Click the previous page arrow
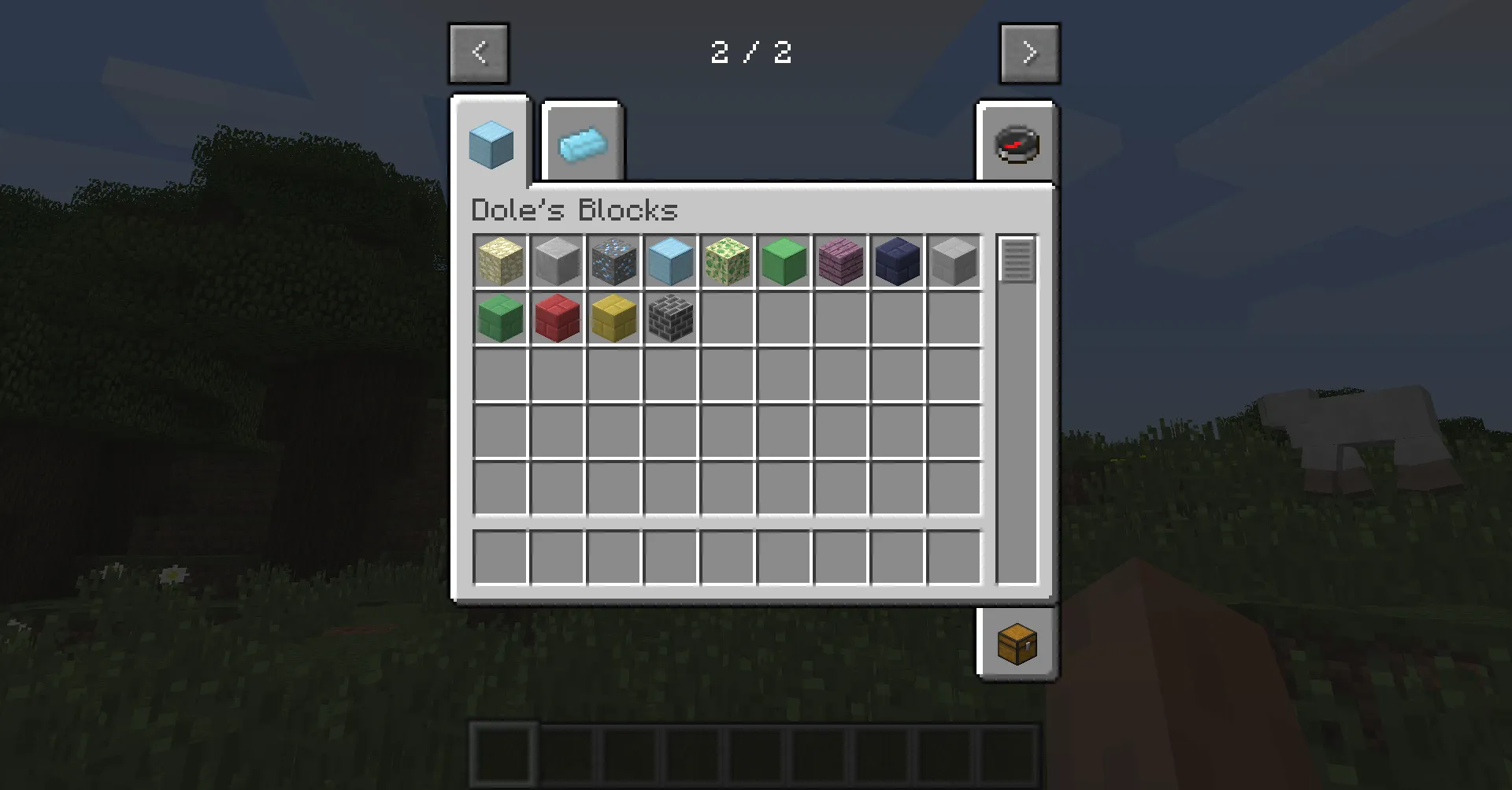This screenshot has height=790, width=1512. click(478, 53)
